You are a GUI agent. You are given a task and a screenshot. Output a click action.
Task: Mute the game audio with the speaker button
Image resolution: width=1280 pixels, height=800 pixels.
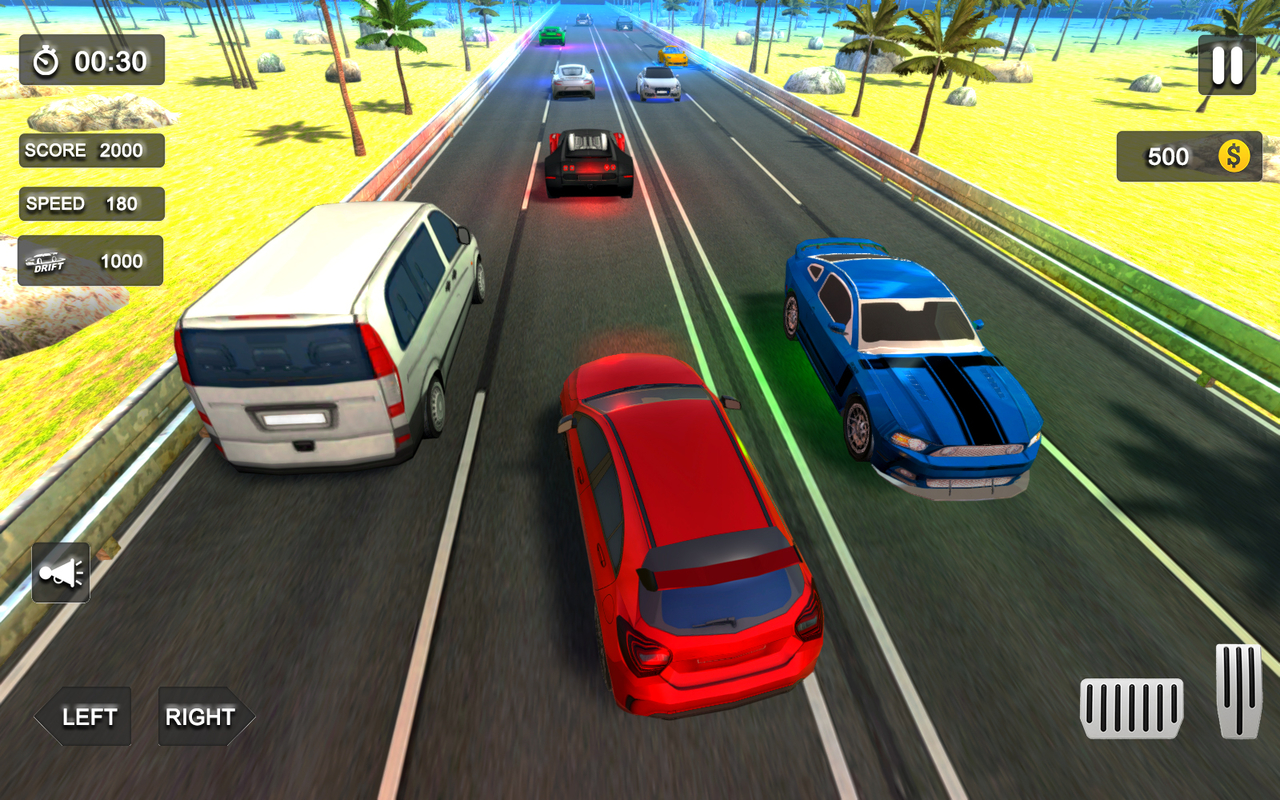[x=62, y=571]
